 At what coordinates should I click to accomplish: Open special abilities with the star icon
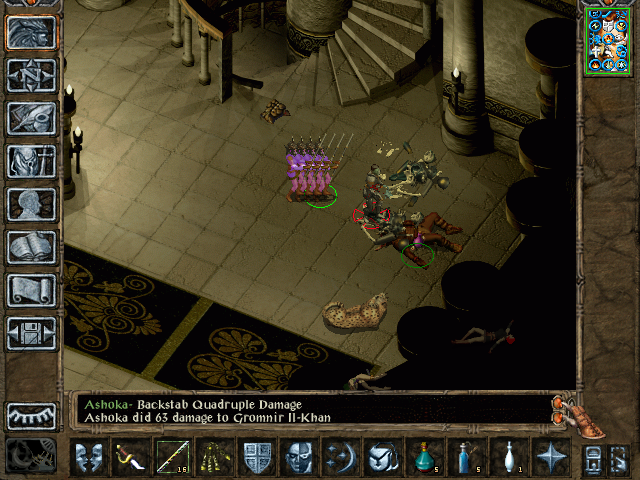coord(551,457)
